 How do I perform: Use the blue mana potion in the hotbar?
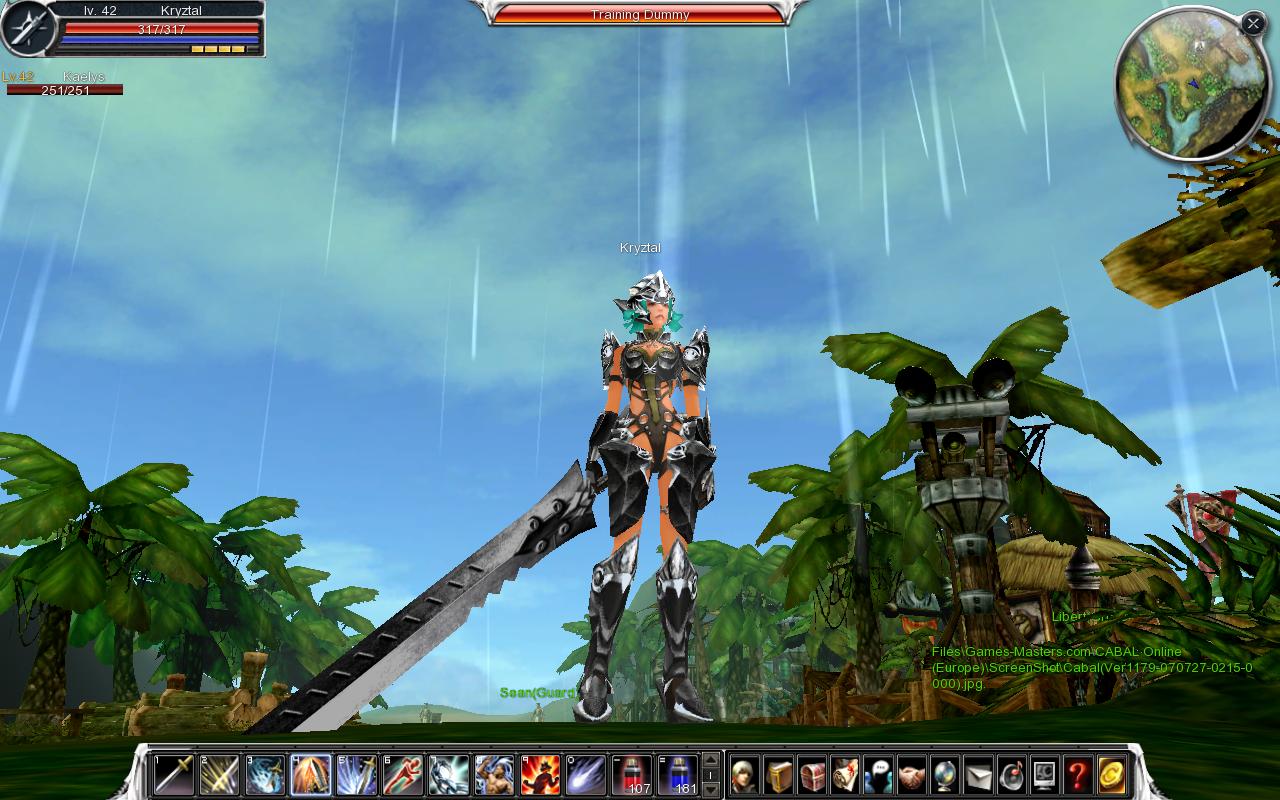[677, 775]
